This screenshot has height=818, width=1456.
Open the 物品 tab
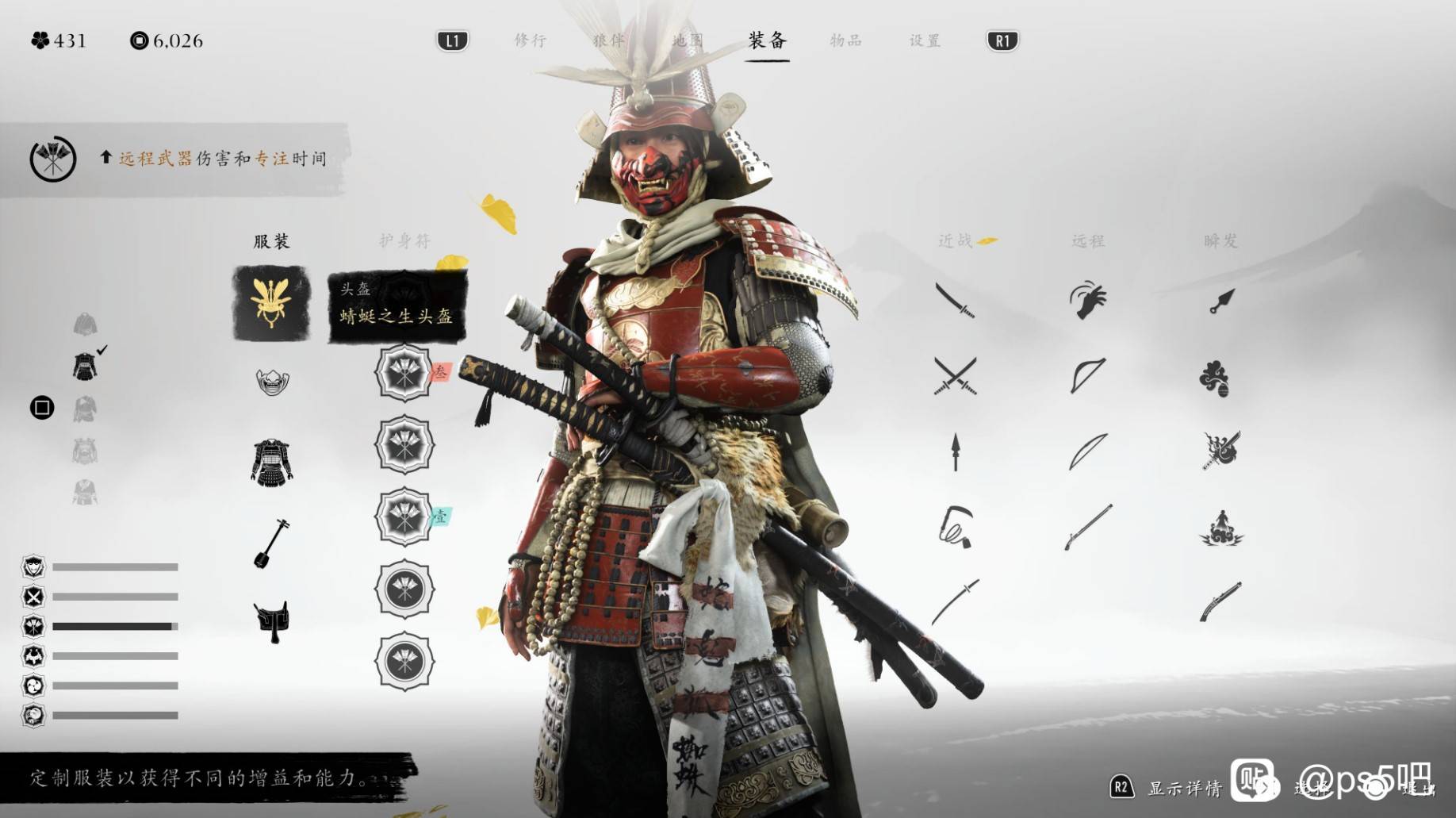click(845, 40)
